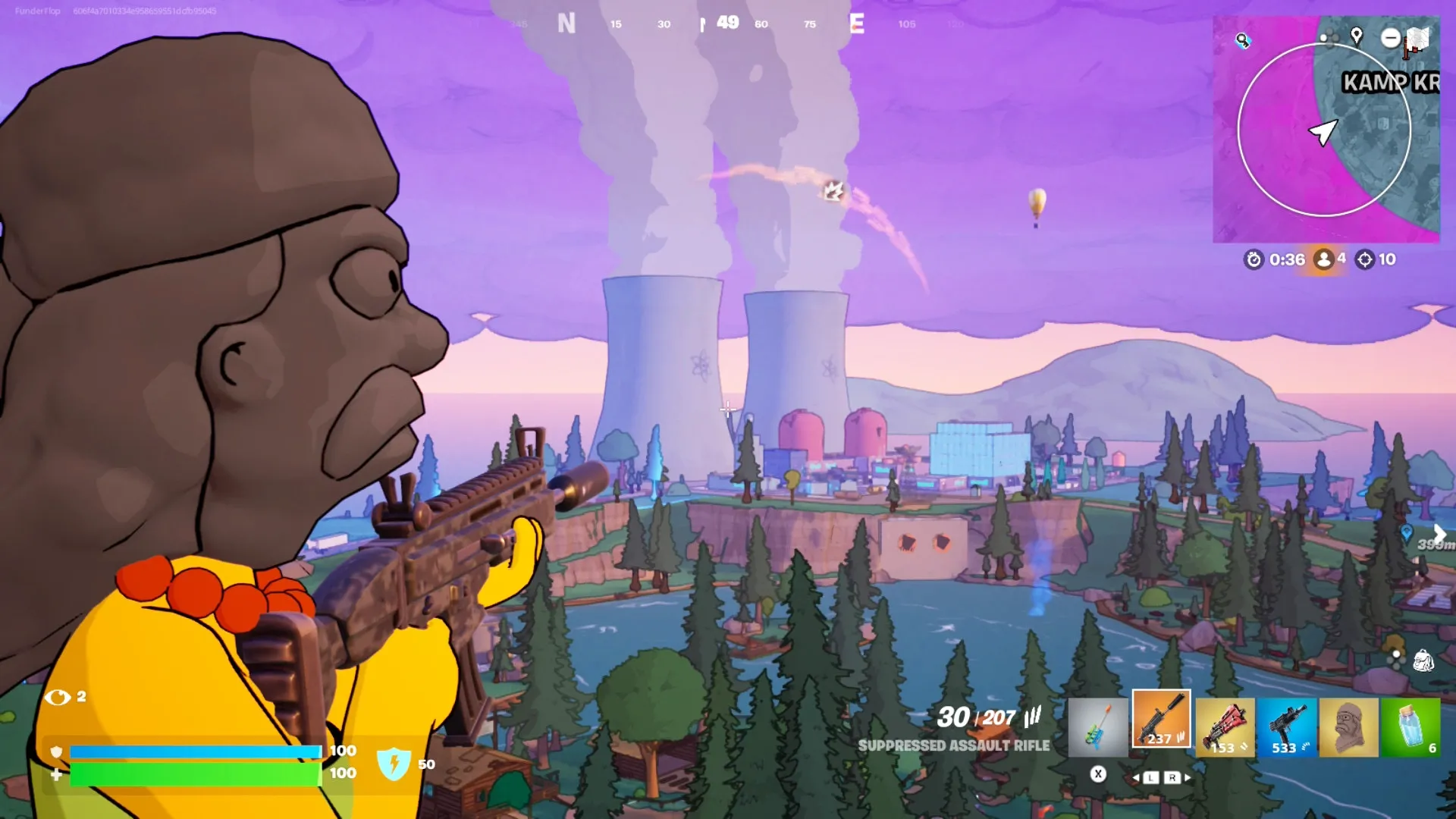Click the eliminations crosshair icon
This screenshot has height=819, width=1456.
[x=1364, y=259]
